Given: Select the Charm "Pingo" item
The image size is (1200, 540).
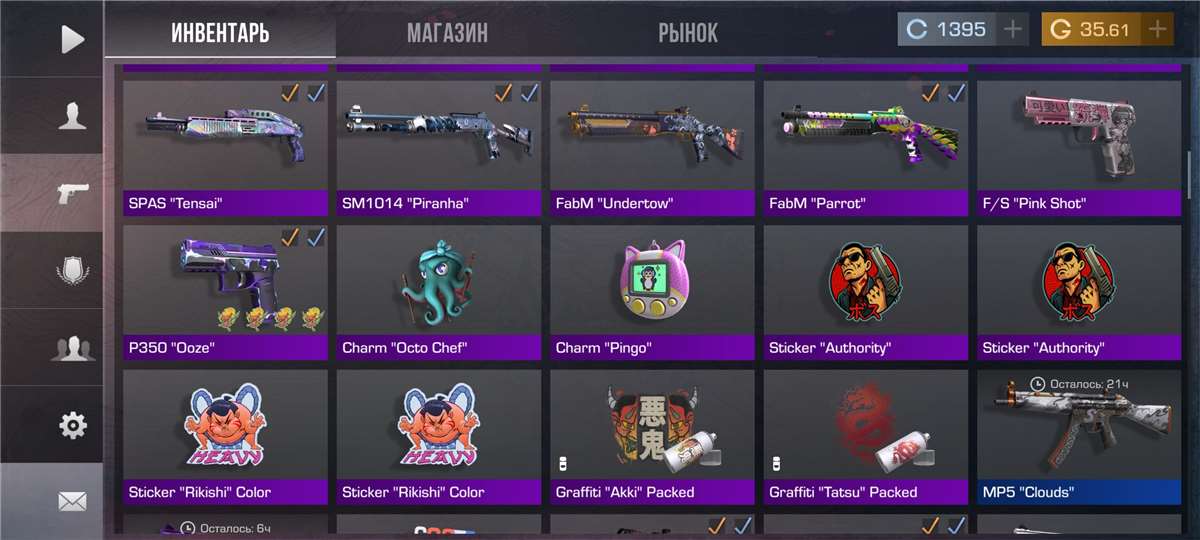Looking at the screenshot, I should (x=652, y=292).
